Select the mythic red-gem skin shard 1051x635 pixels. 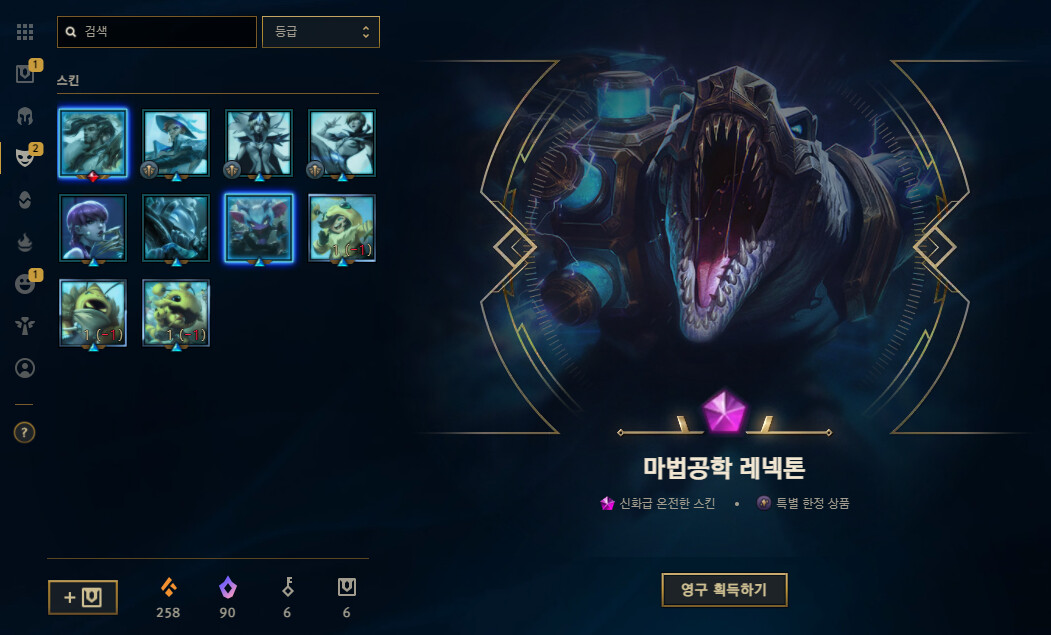click(93, 142)
